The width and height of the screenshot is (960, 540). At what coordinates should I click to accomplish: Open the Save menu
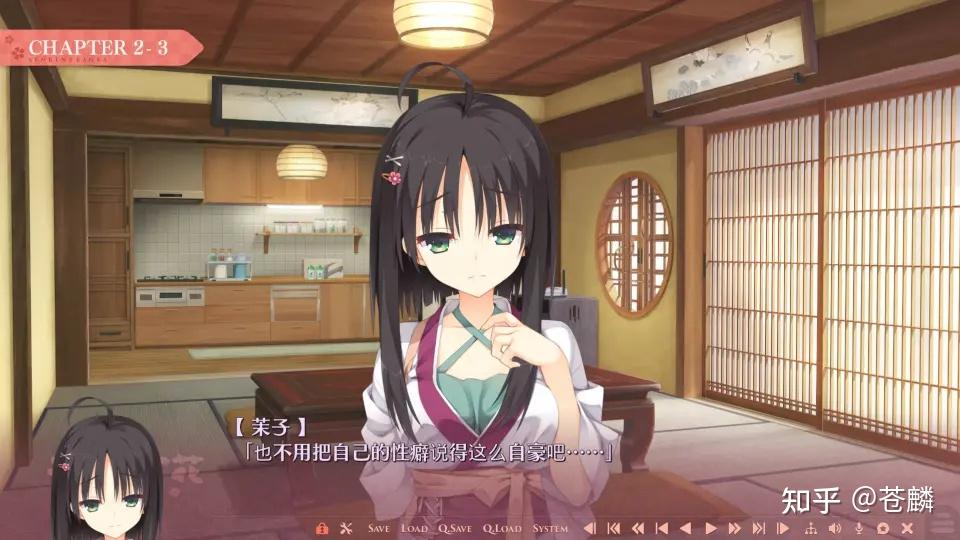click(x=379, y=528)
